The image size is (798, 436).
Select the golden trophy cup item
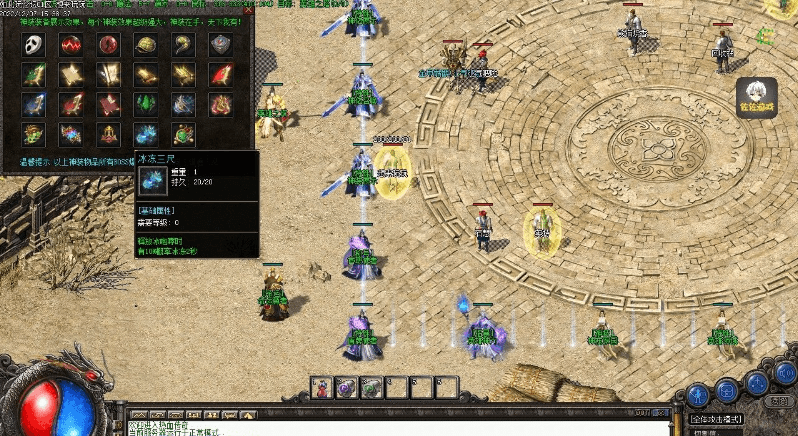pos(107,132)
